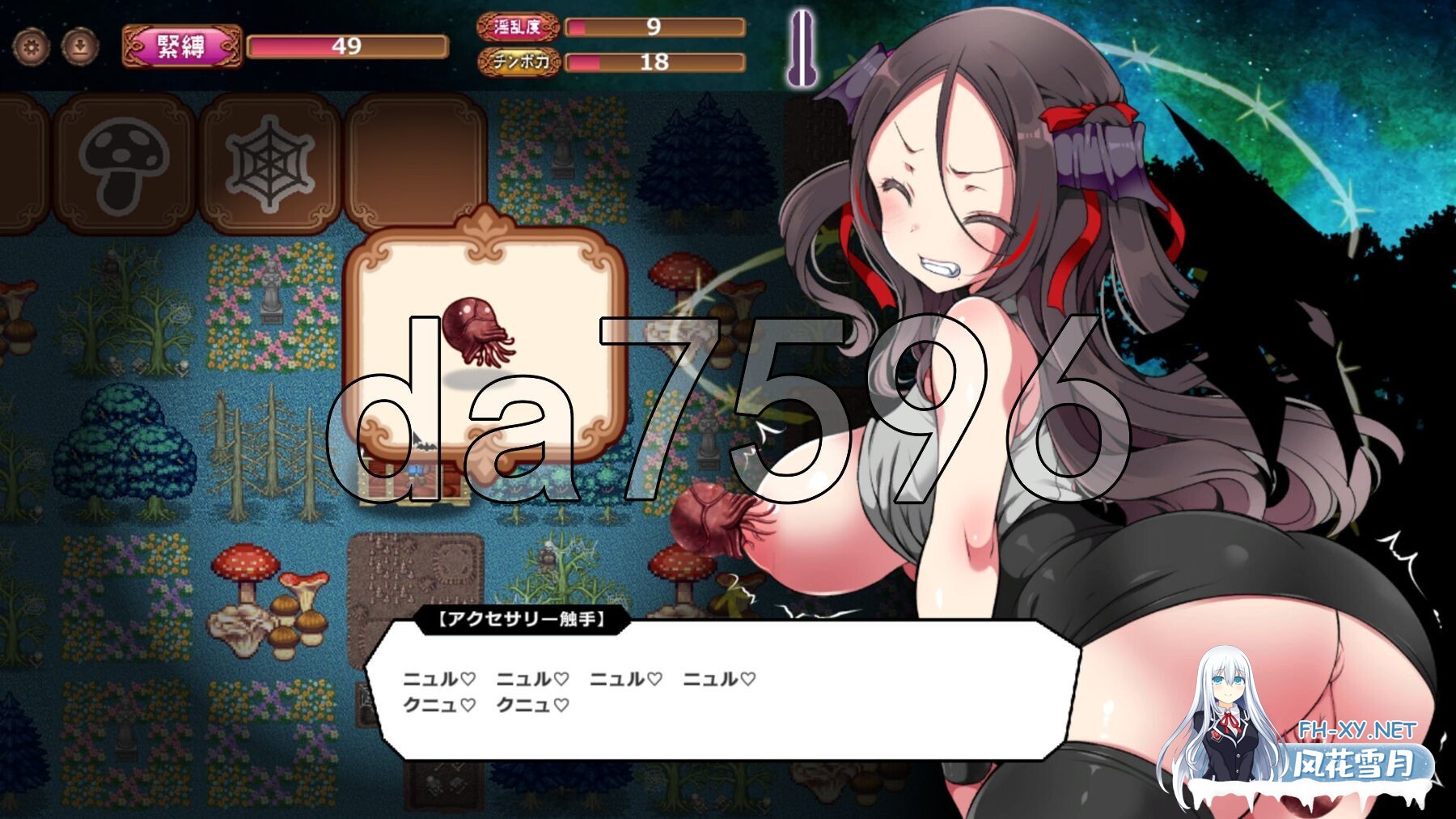Toggle the empty third ability slot

[421, 159]
